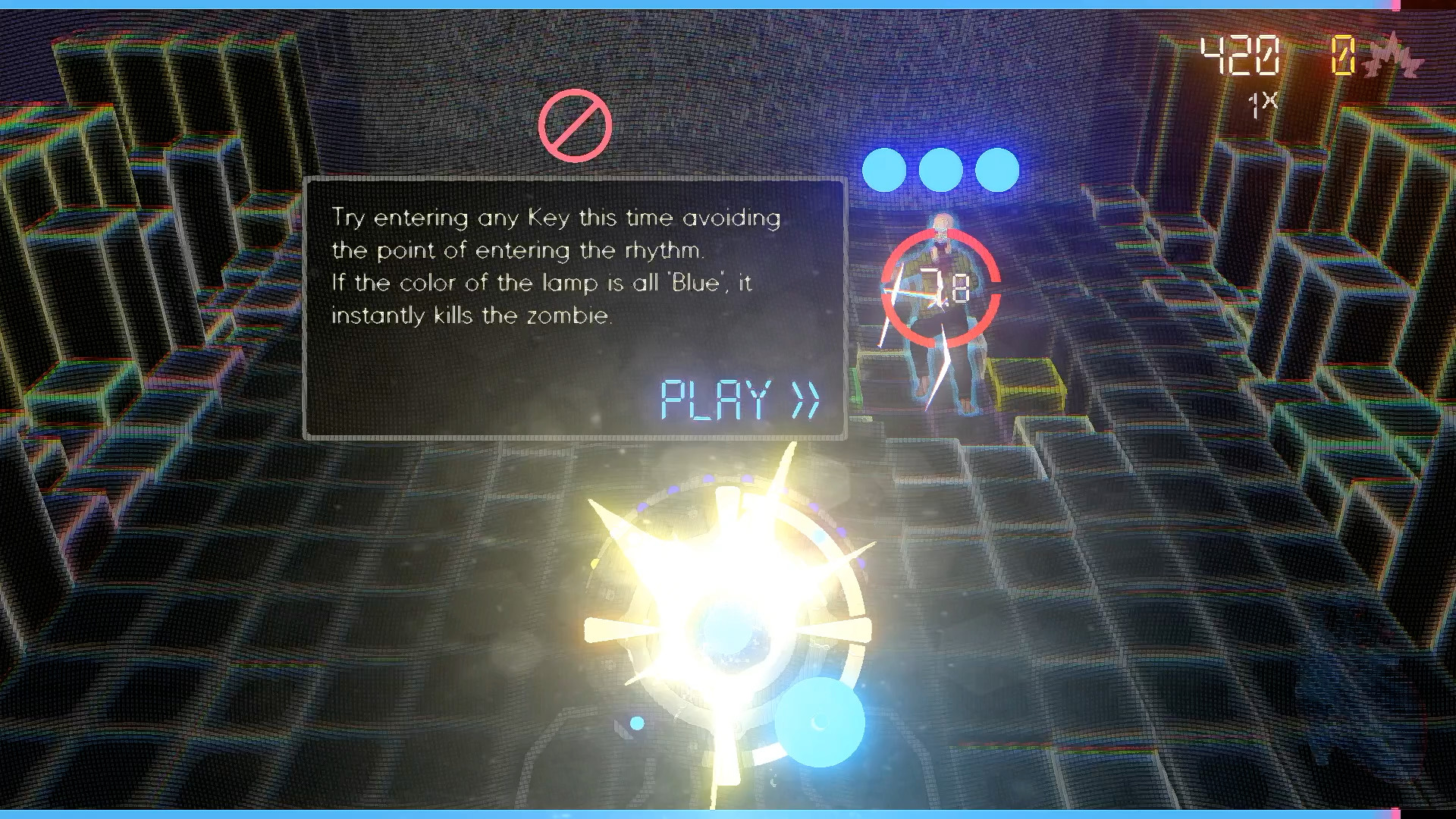Screen dimensions: 1456x819
Task: Click the red prohibition sign icon
Action: 575,124
